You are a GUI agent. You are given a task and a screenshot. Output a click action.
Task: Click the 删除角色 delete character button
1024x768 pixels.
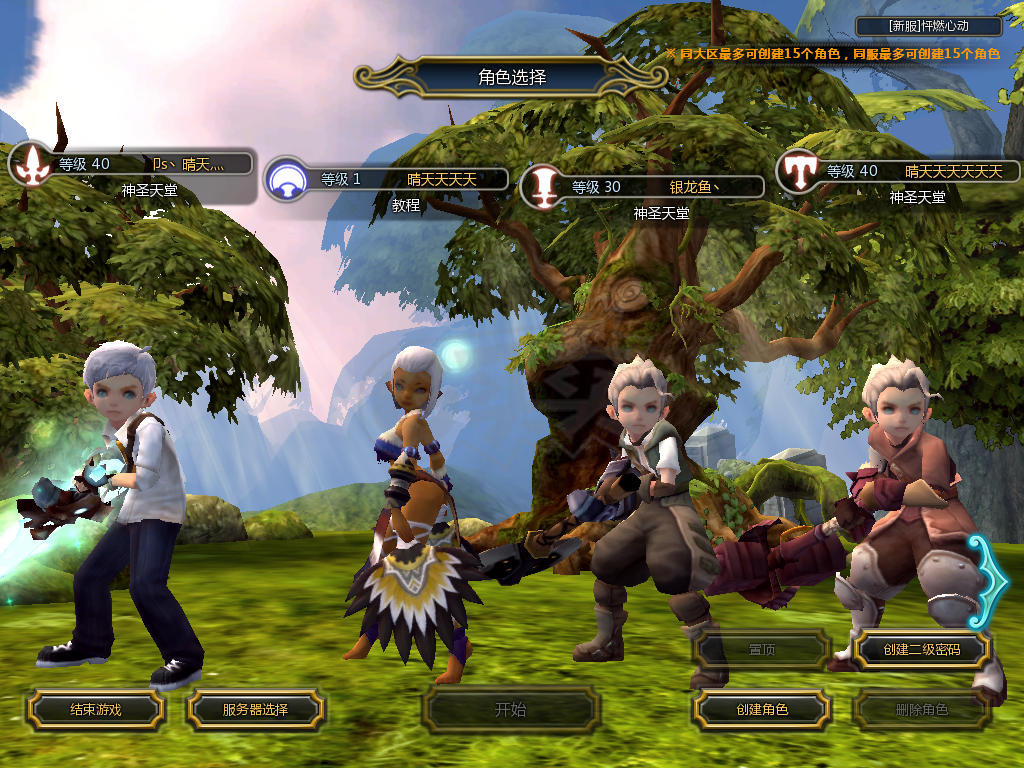tap(921, 710)
